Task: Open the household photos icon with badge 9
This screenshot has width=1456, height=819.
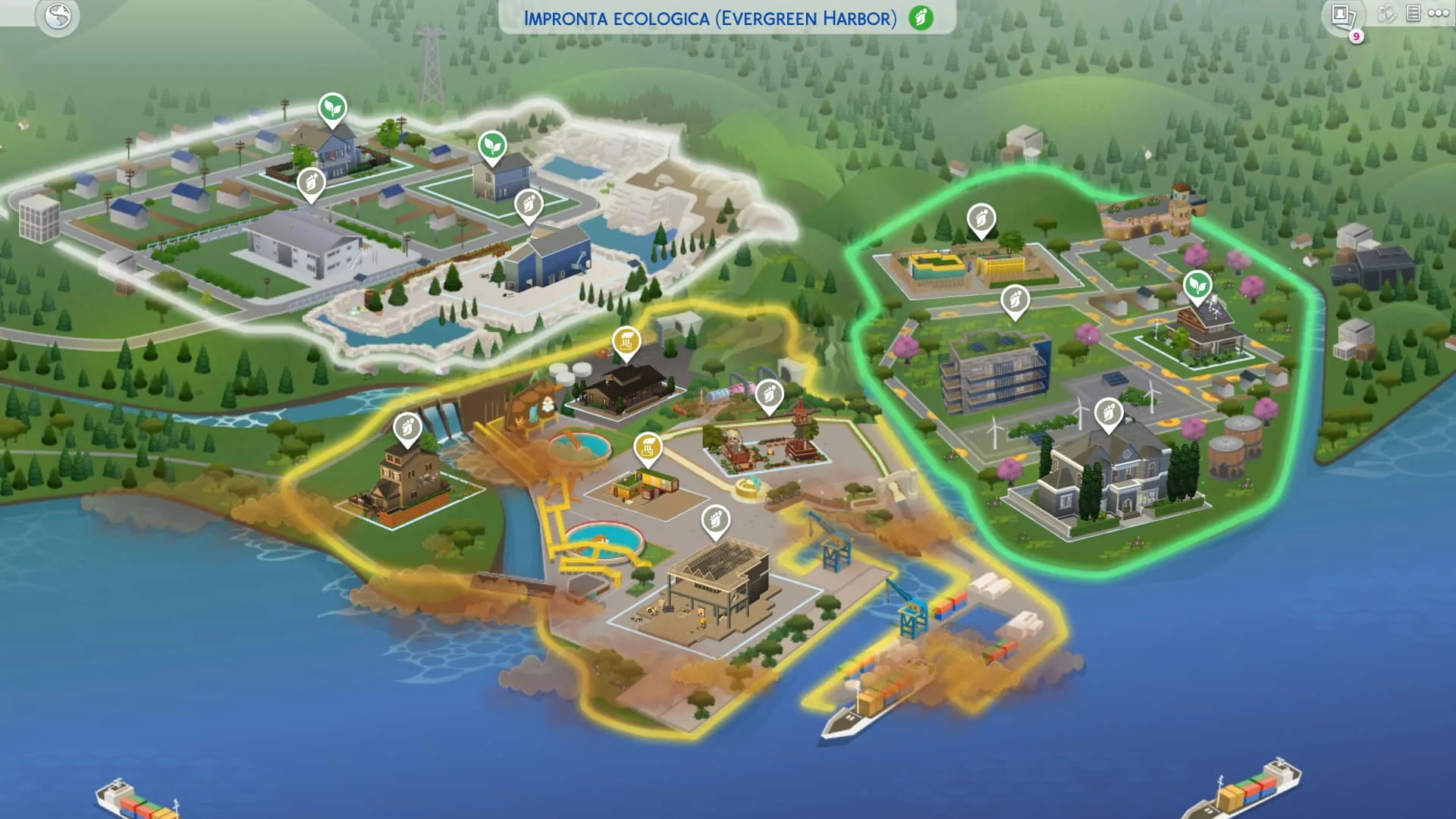Action: [1341, 17]
